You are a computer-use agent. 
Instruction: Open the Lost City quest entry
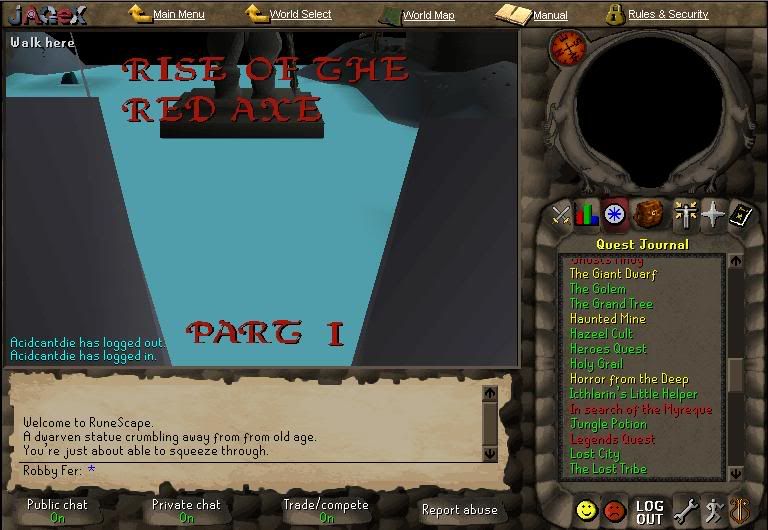point(595,454)
